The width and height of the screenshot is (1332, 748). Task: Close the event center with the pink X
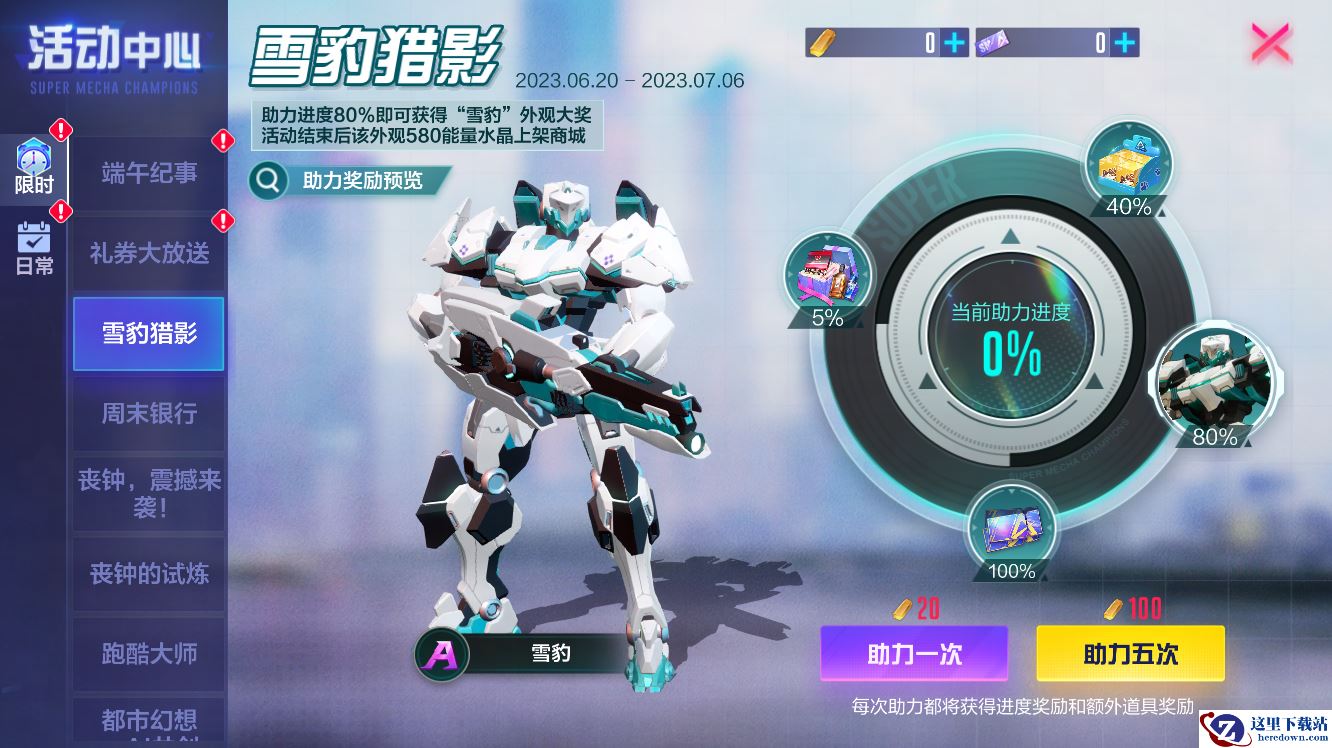pyautogui.click(x=1271, y=43)
